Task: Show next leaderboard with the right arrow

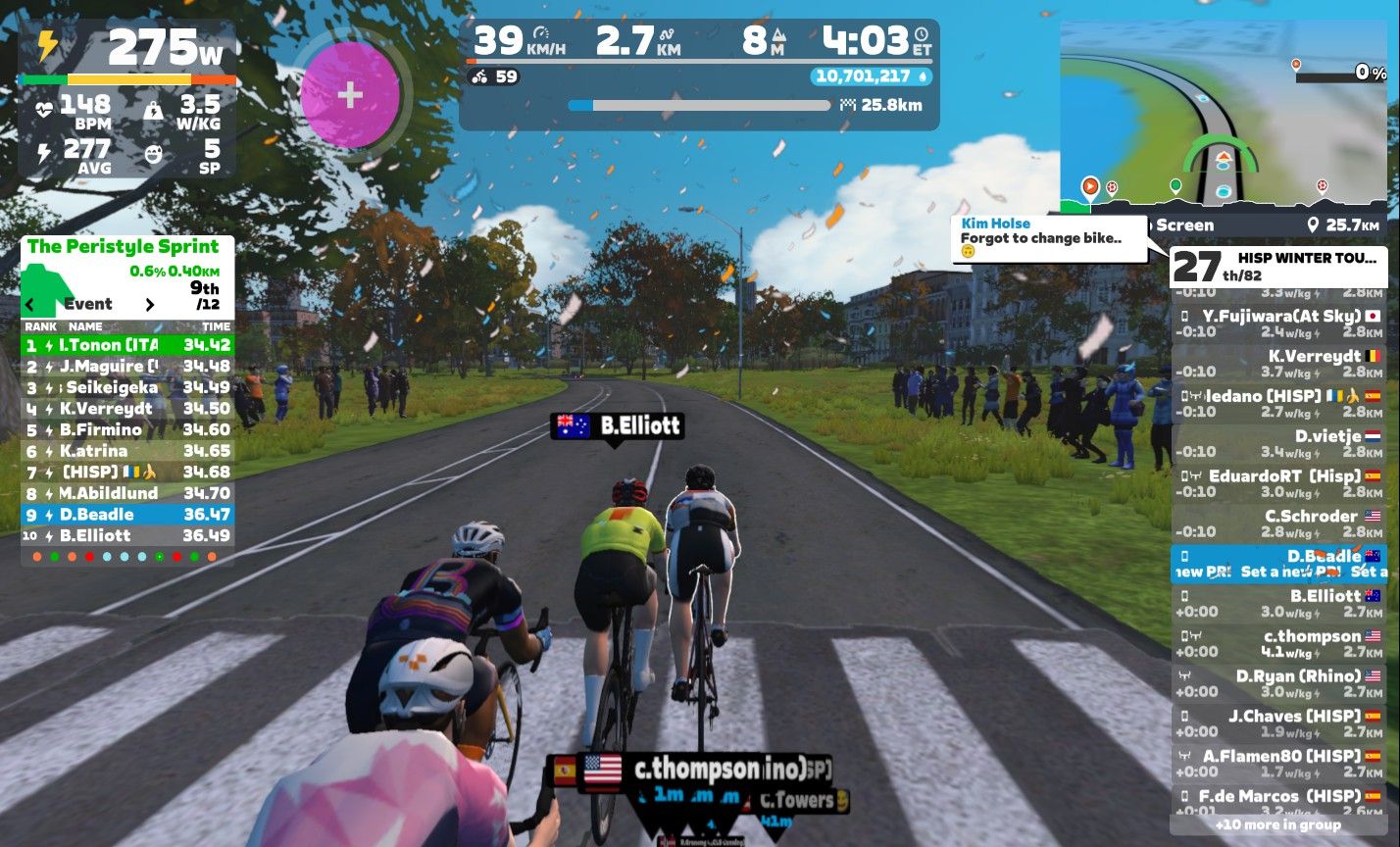Action: (x=150, y=304)
